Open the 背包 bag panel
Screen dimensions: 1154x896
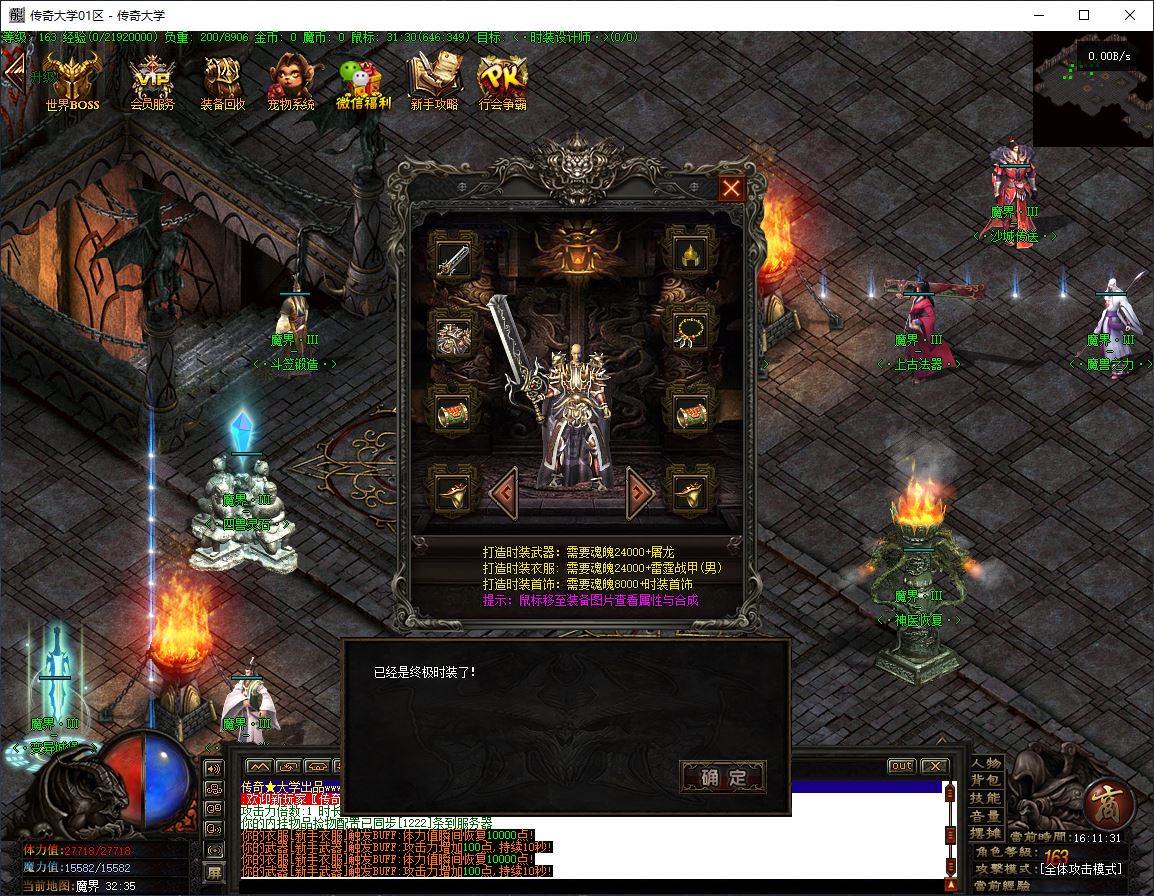pyautogui.click(x=986, y=781)
